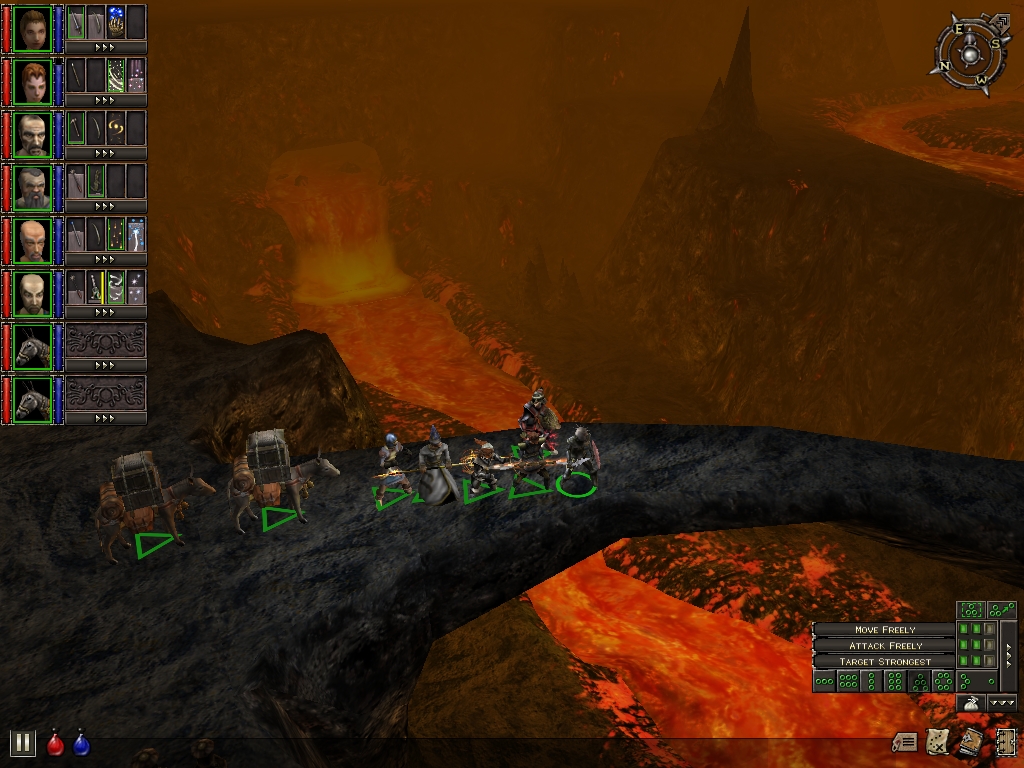Select the red-haired party member portrait
The width and height of the screenshot is (1024, 768).
point(33,81)
